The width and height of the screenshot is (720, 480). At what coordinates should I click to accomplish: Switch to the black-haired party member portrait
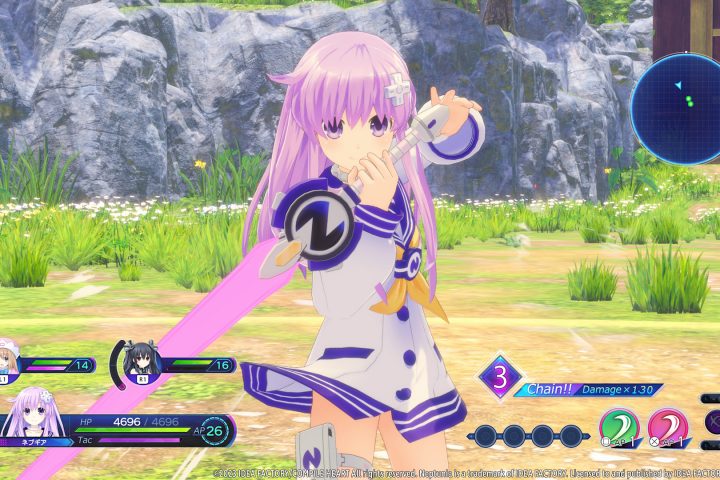143,362
